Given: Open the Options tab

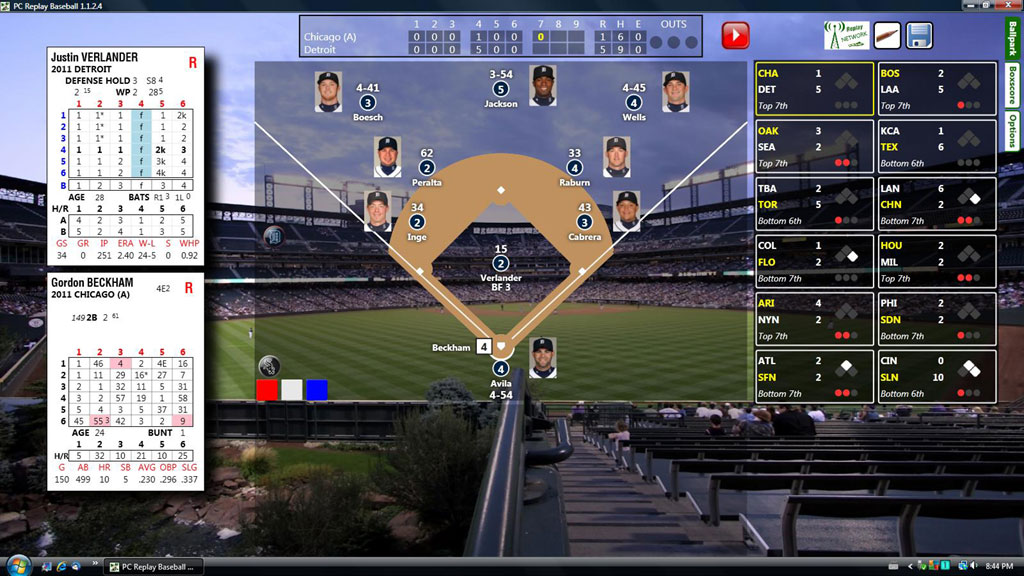Looking at the screenshot, I should (x=1011, y=130).
